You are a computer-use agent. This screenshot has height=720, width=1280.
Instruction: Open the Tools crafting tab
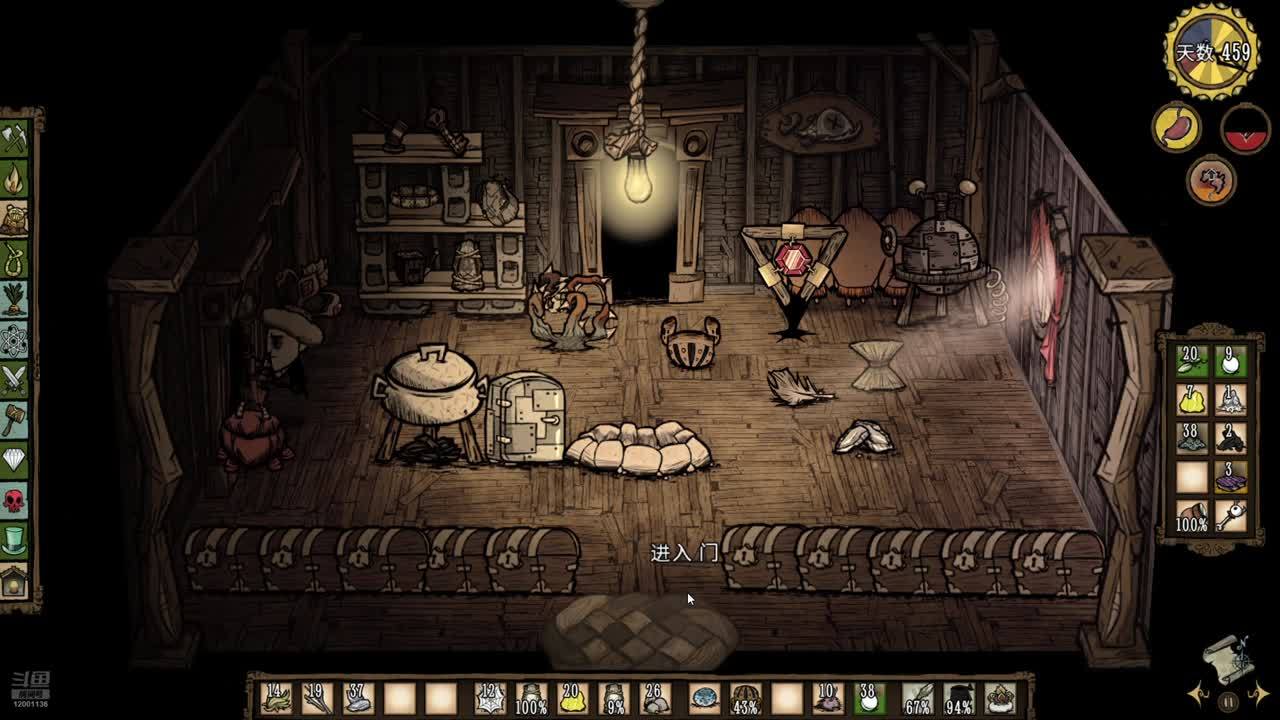coord(14,138)
